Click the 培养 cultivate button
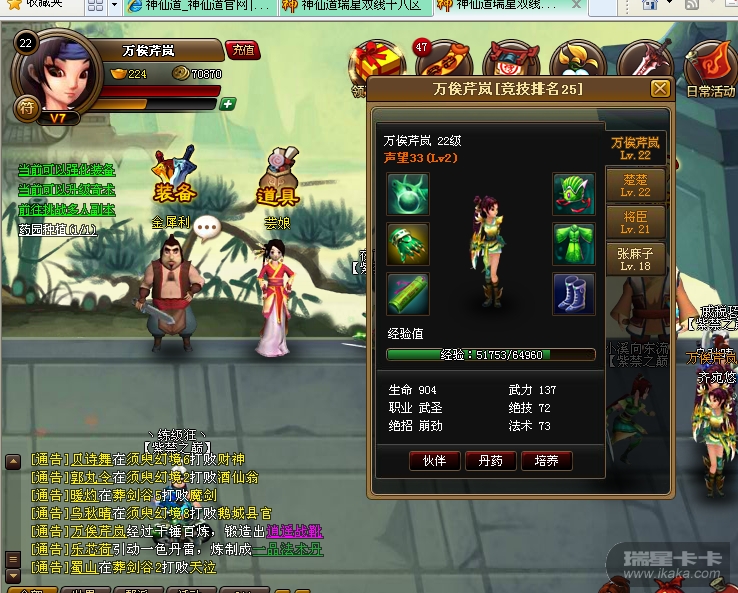This screenshot has width=738, height=593. [x=547, y=461]
